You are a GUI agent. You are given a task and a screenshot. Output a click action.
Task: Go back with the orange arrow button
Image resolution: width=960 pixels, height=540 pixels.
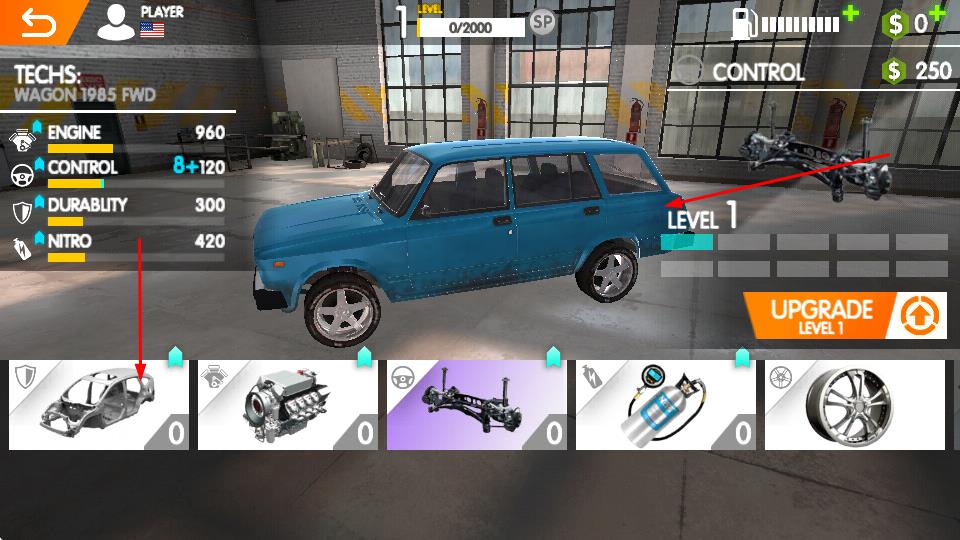(x=38, y=22)
